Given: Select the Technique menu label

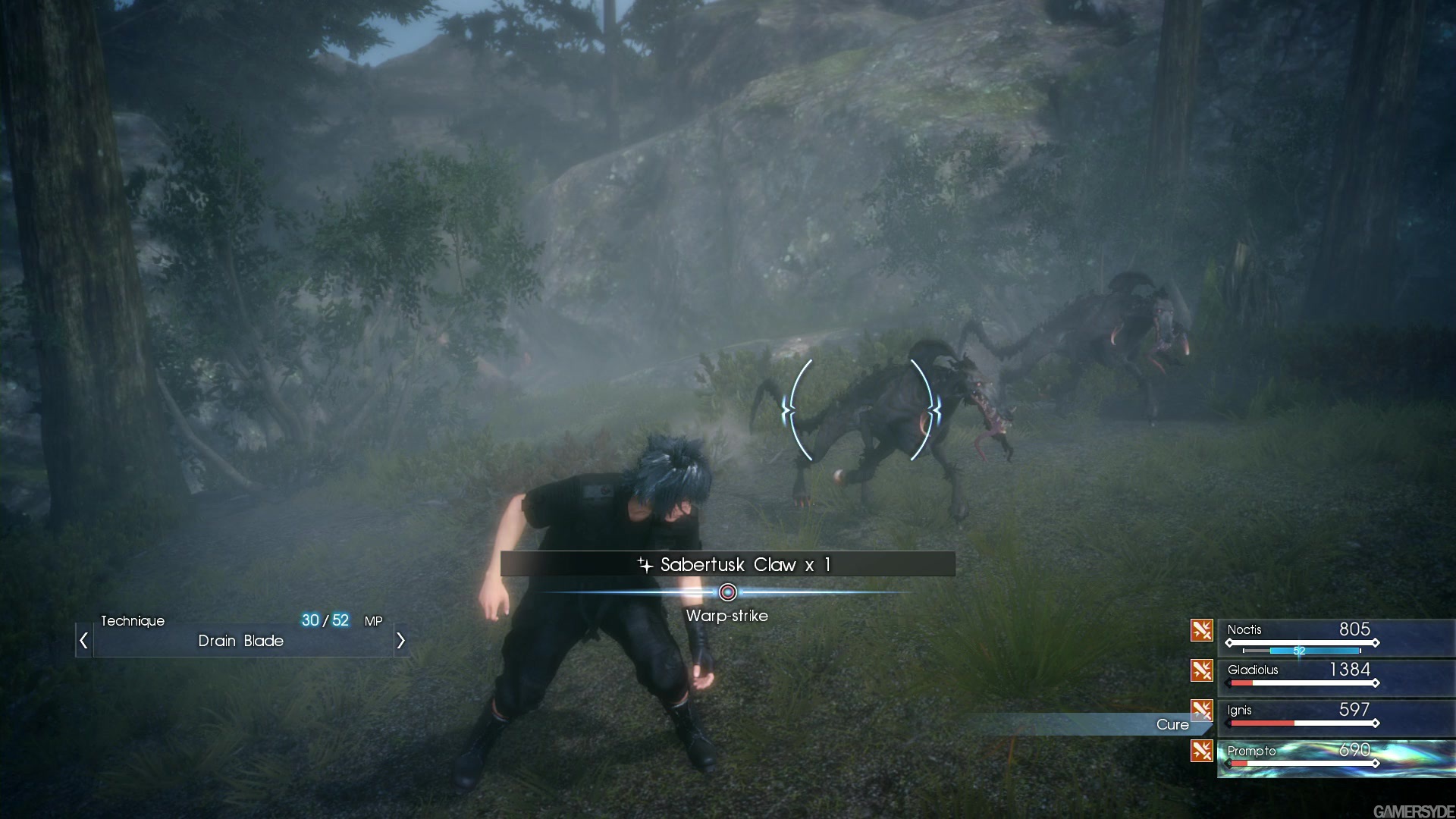Looking at the screenshot, I should coord(133,620).
